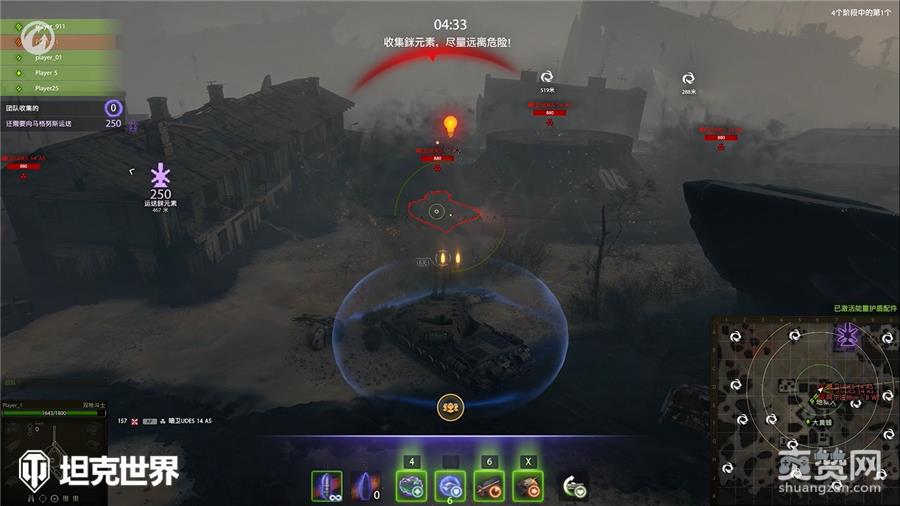Click the team-collected mirium counter ring
The width and height of the screenshot is (900, 506).
(x=113, y=108)
